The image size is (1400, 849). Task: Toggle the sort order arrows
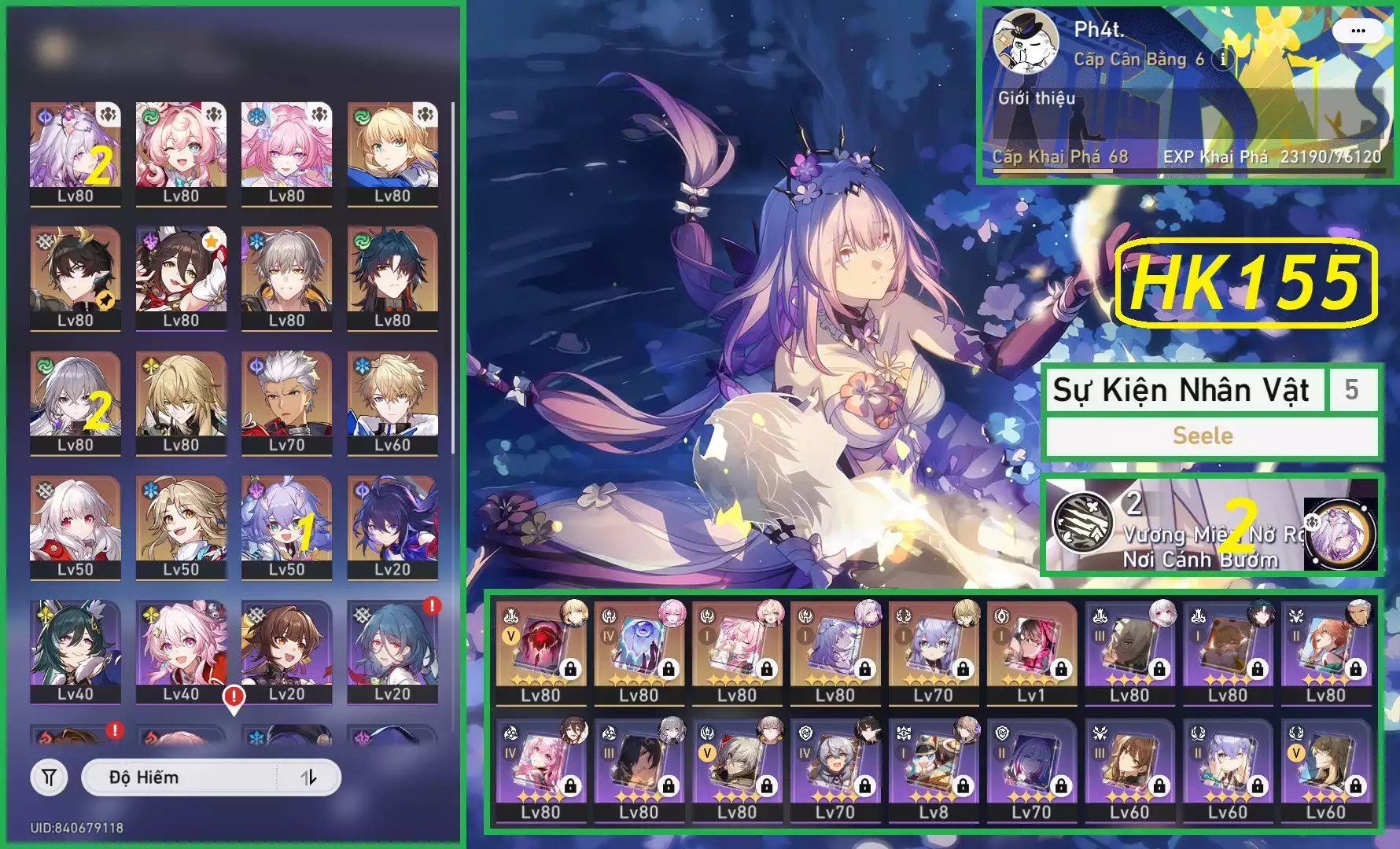click(308, 777)
